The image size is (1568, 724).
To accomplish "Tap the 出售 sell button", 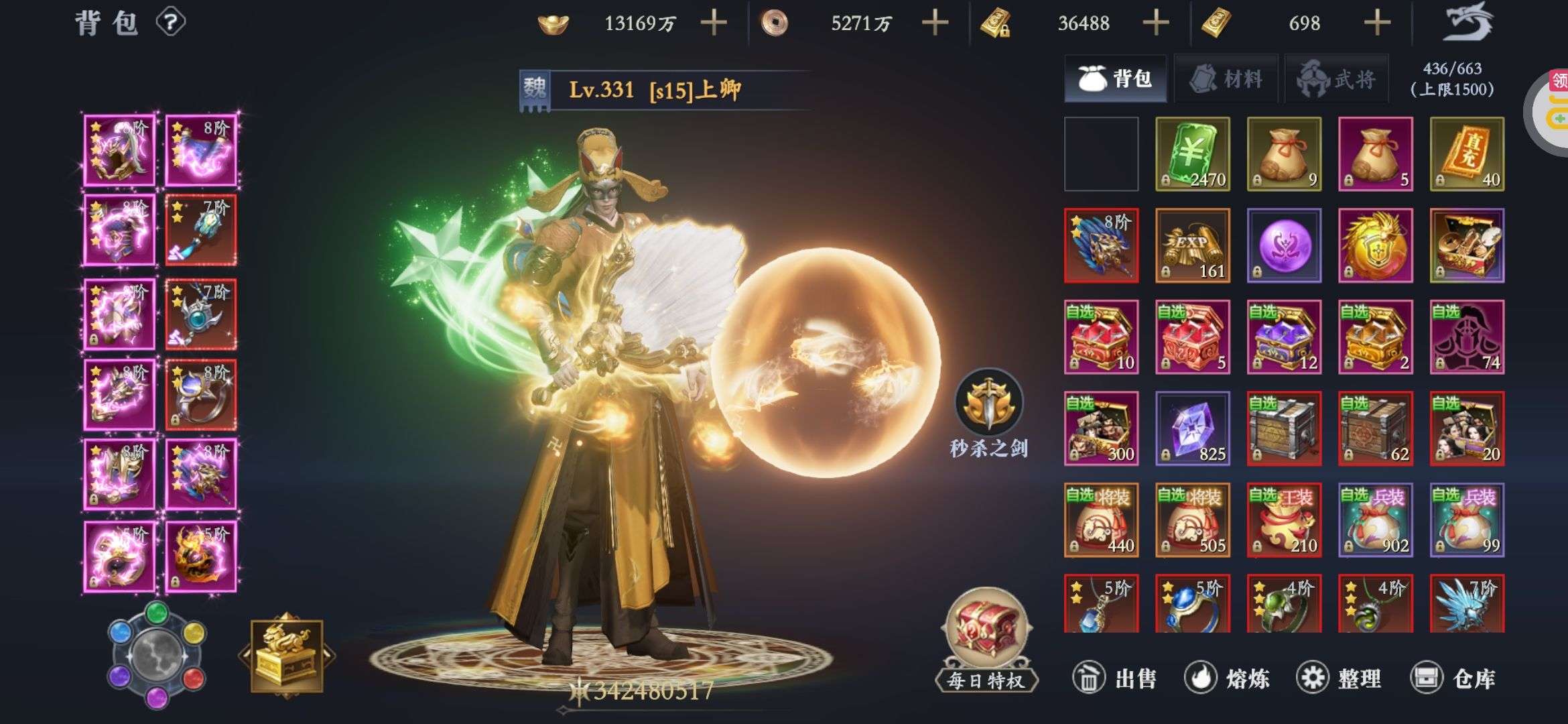I will click(x=1115, y=678).
